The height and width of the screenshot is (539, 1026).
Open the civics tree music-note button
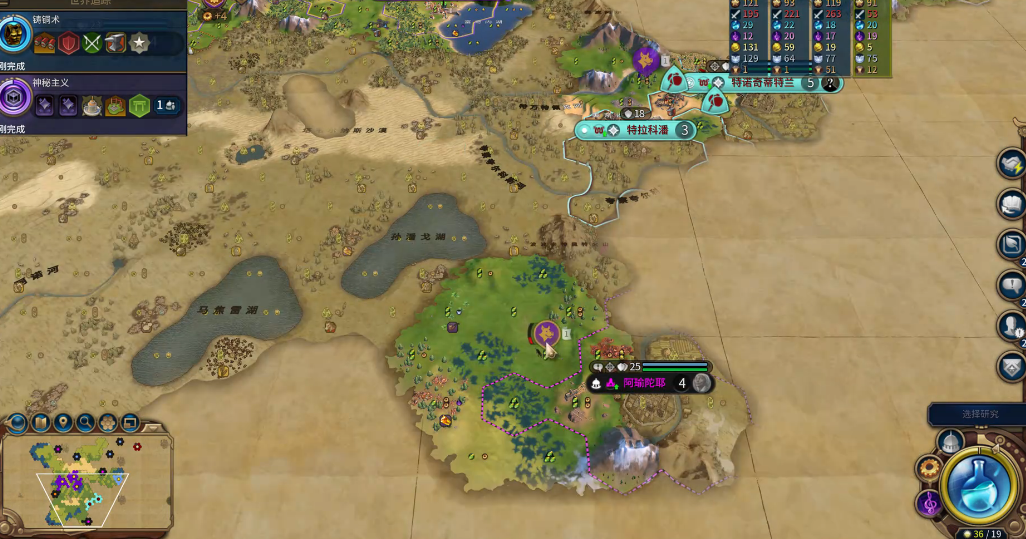(x=929, y=504)
